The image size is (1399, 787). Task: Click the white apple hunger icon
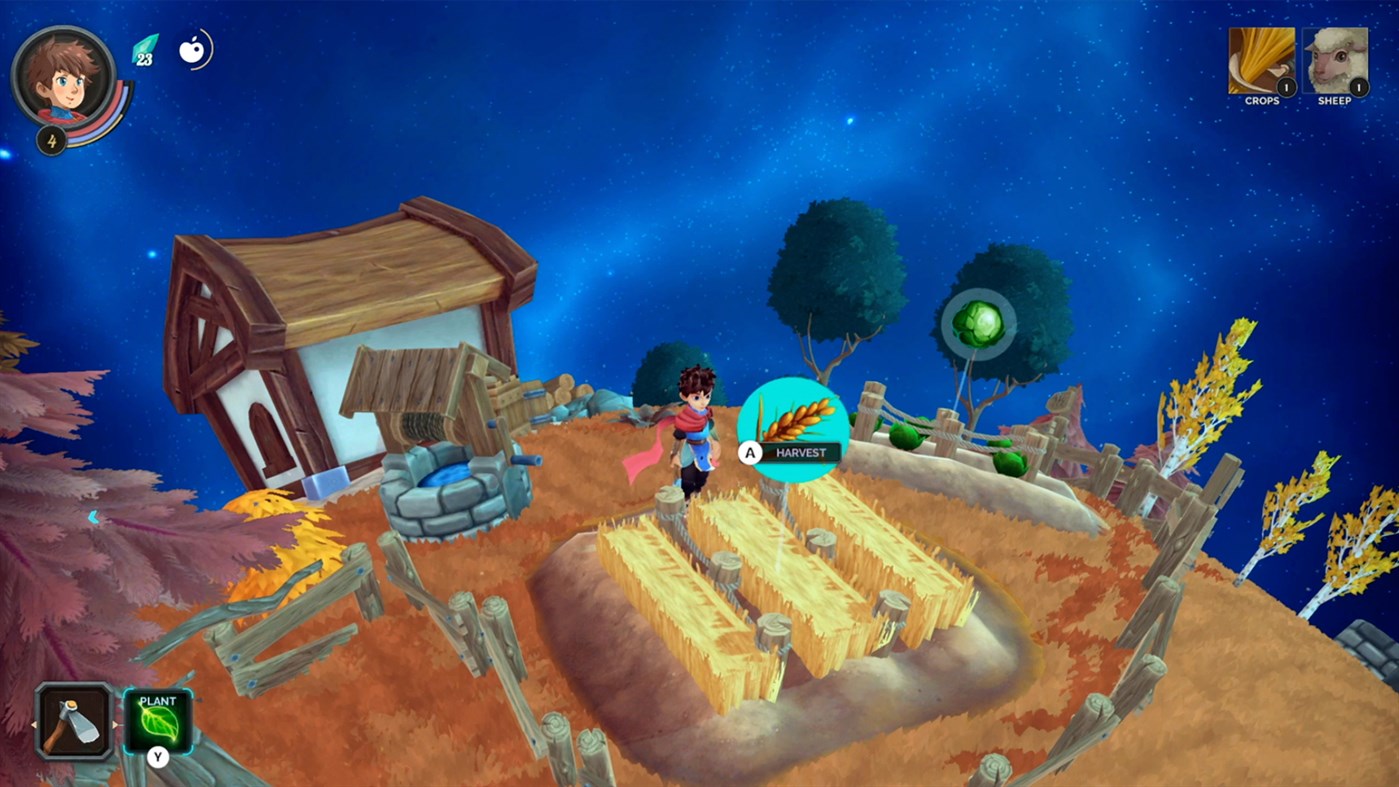click(192, 52)
